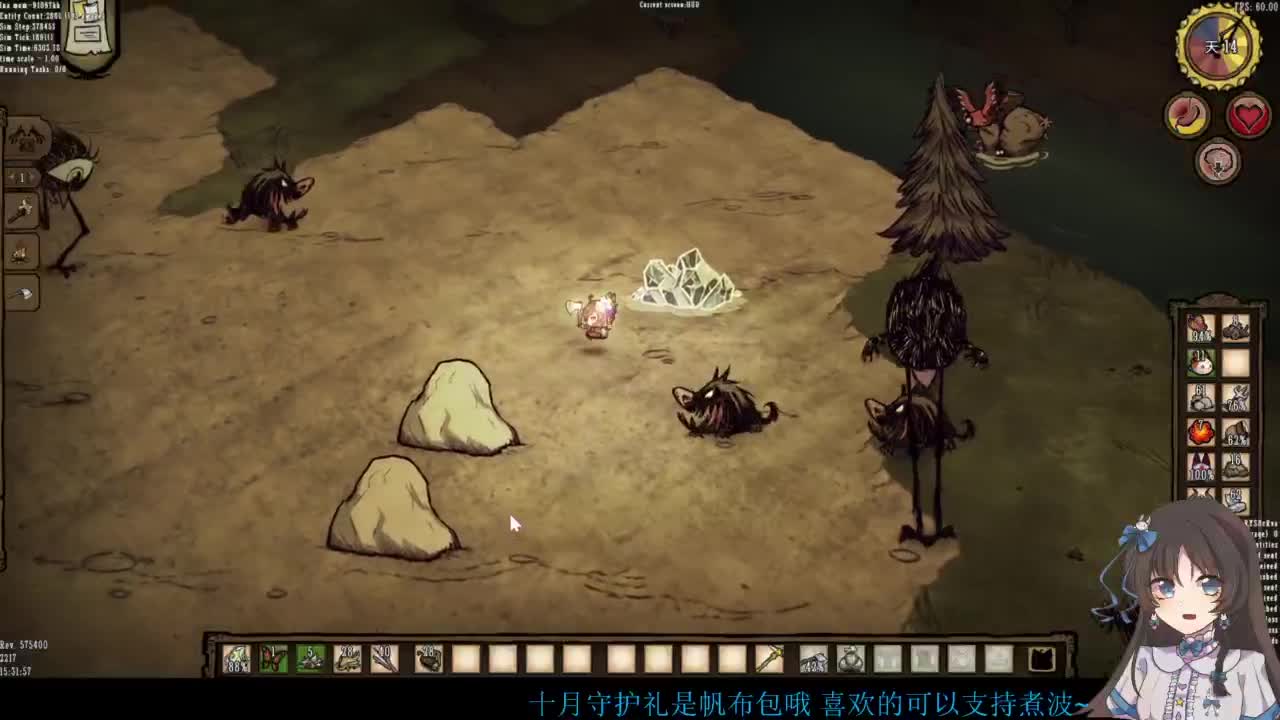This screenshot has width=1280, height=720.
Task: Select the flint stack of 16 in backpack
Action: [1236, 465]
